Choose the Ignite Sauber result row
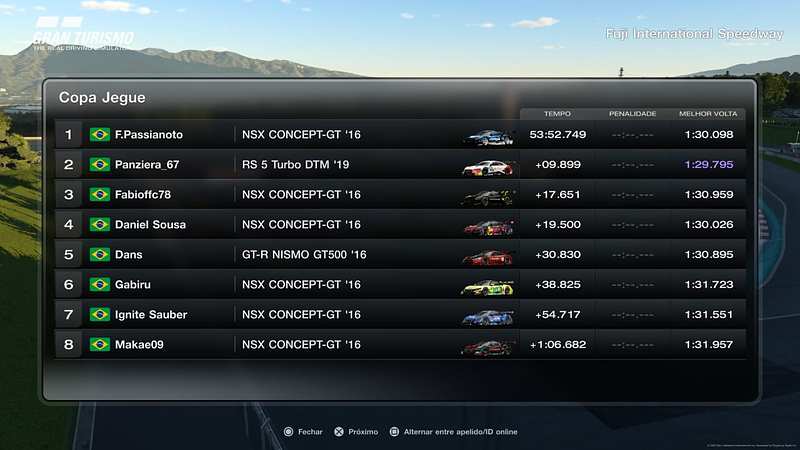This screenshot has width=800, height=450. click(400, 314)
